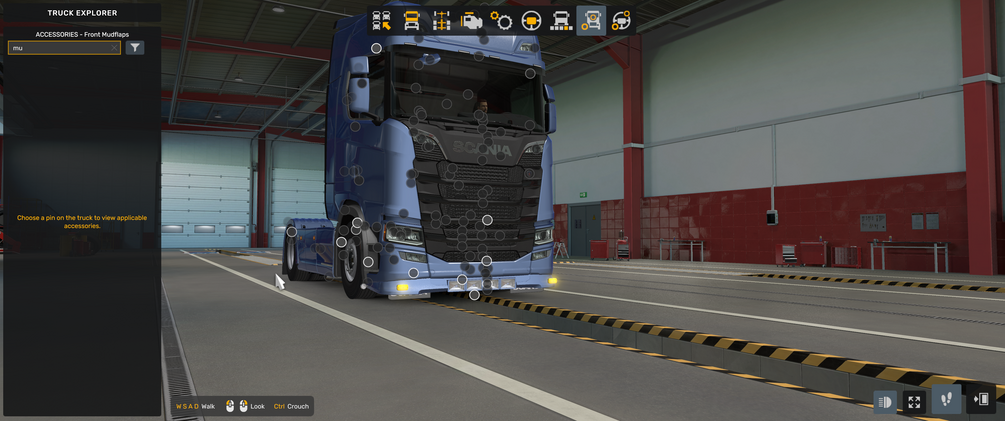This screenshot has width=1005, height=421.
Task: Open the last steering wheel accessories icon
Action: click(x=621, y=20)
